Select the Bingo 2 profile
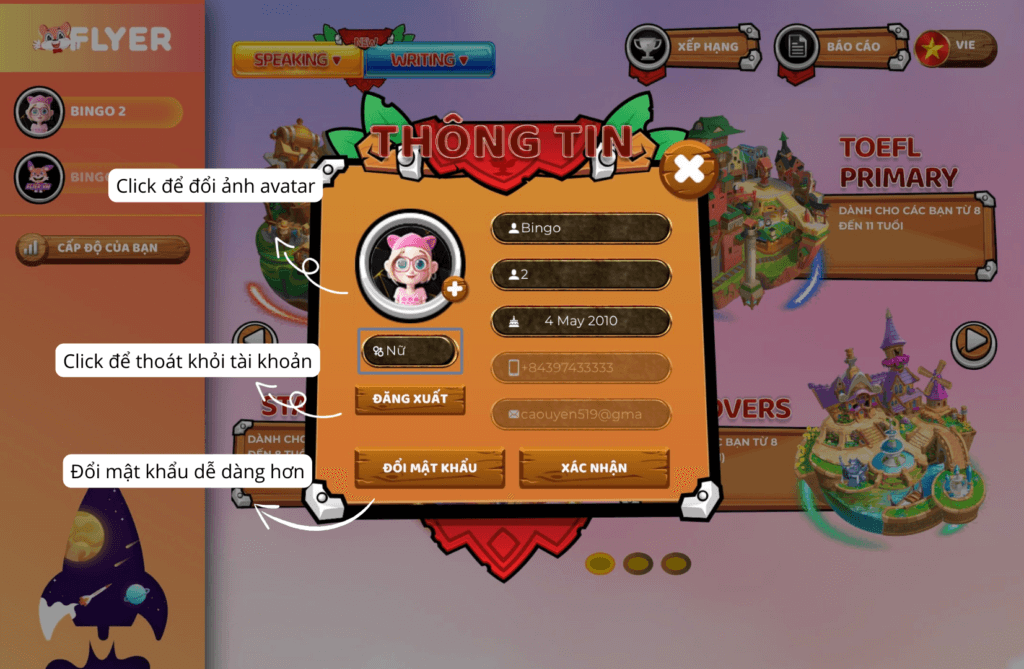Screen dimensions: 1024x669 97,112
